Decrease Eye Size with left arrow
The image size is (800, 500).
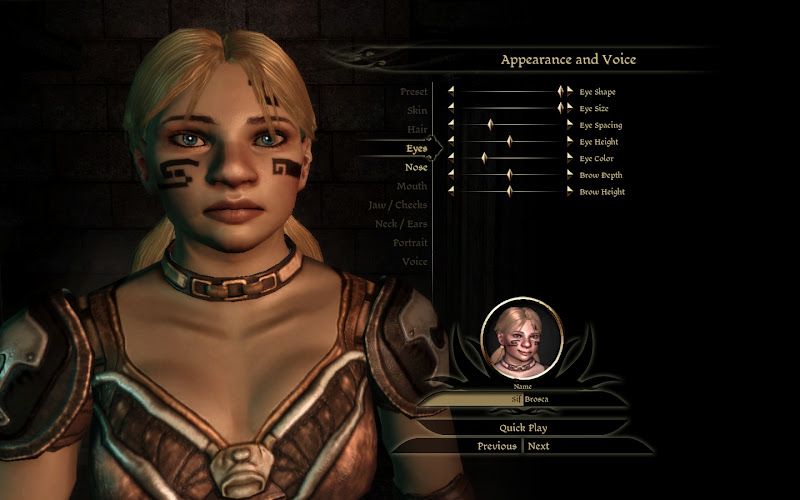pos(451,108)
